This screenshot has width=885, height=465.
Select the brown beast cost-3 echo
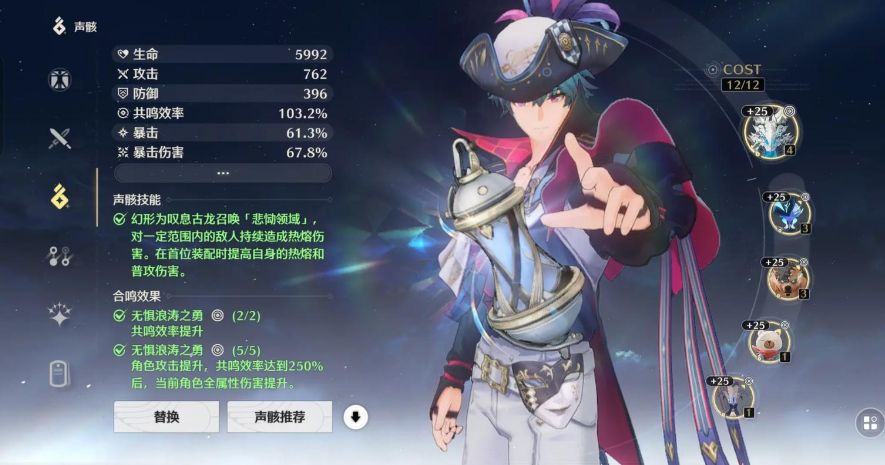pyautogui.click(x=786, y=278)
